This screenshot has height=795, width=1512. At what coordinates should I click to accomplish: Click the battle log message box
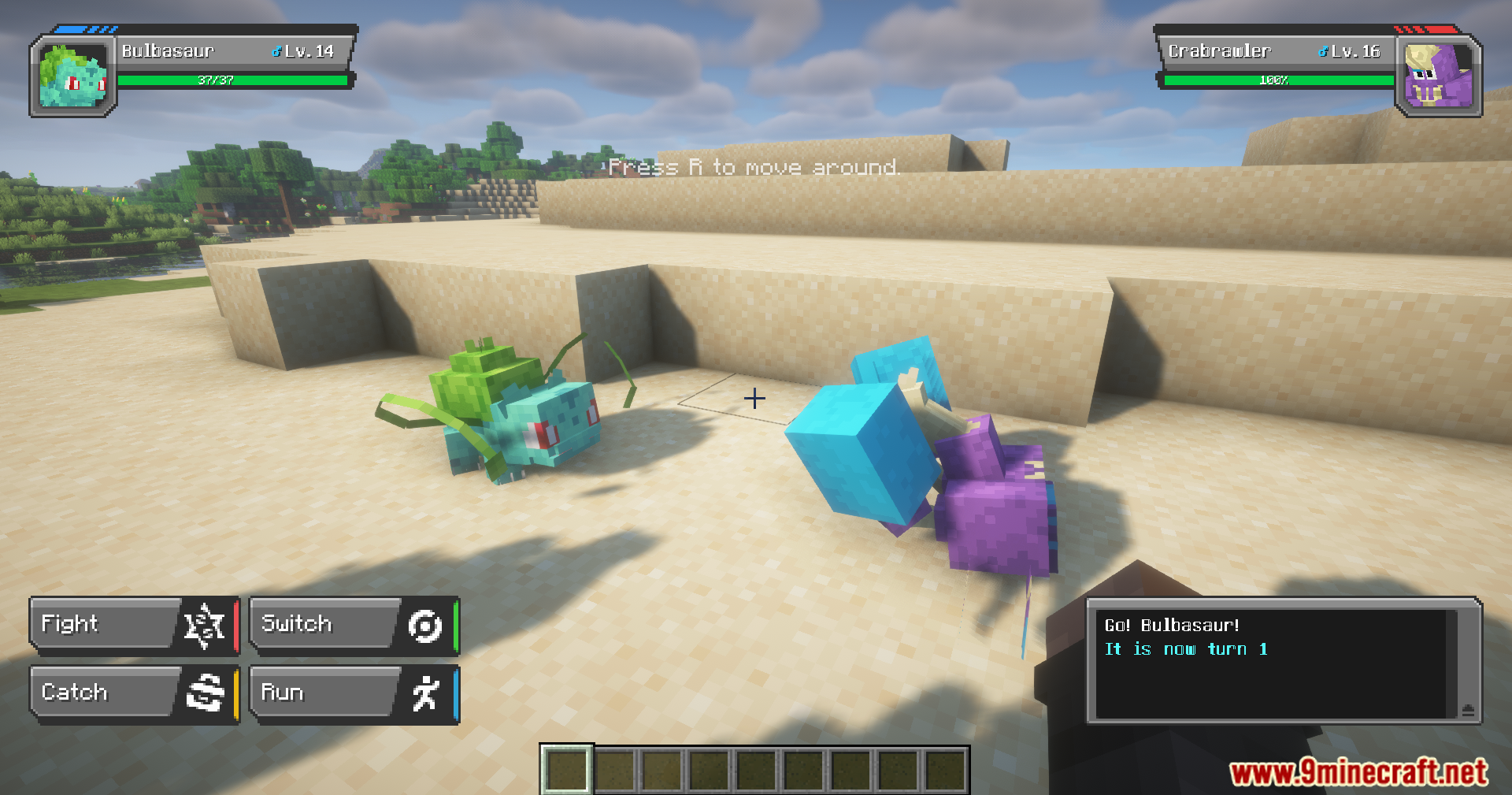pos(1271,663)
